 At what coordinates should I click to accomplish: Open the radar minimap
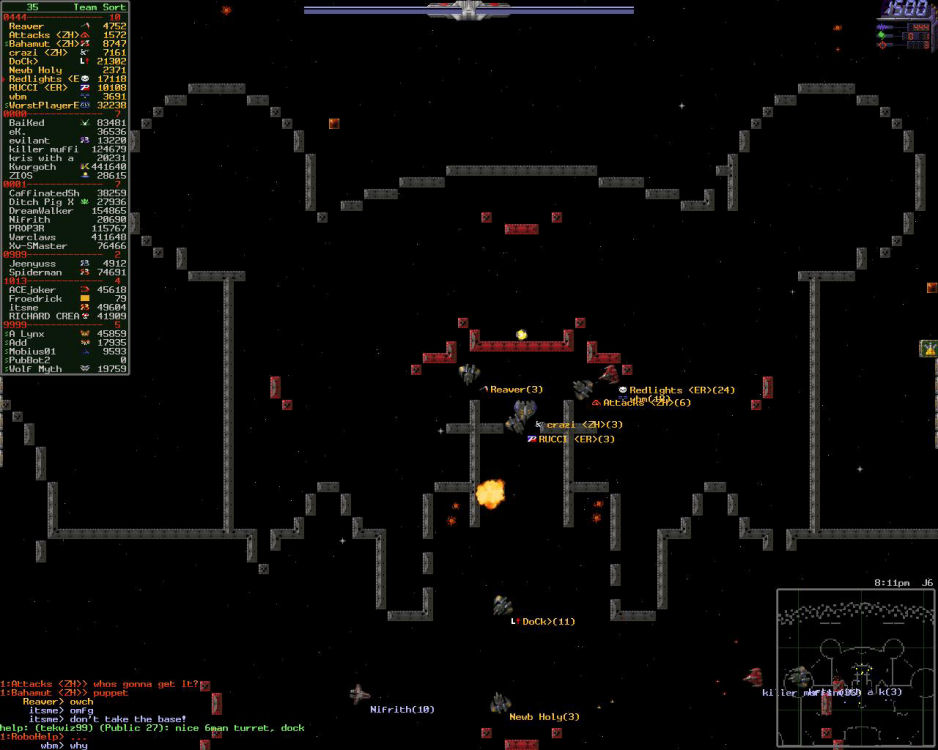point(855,667)
